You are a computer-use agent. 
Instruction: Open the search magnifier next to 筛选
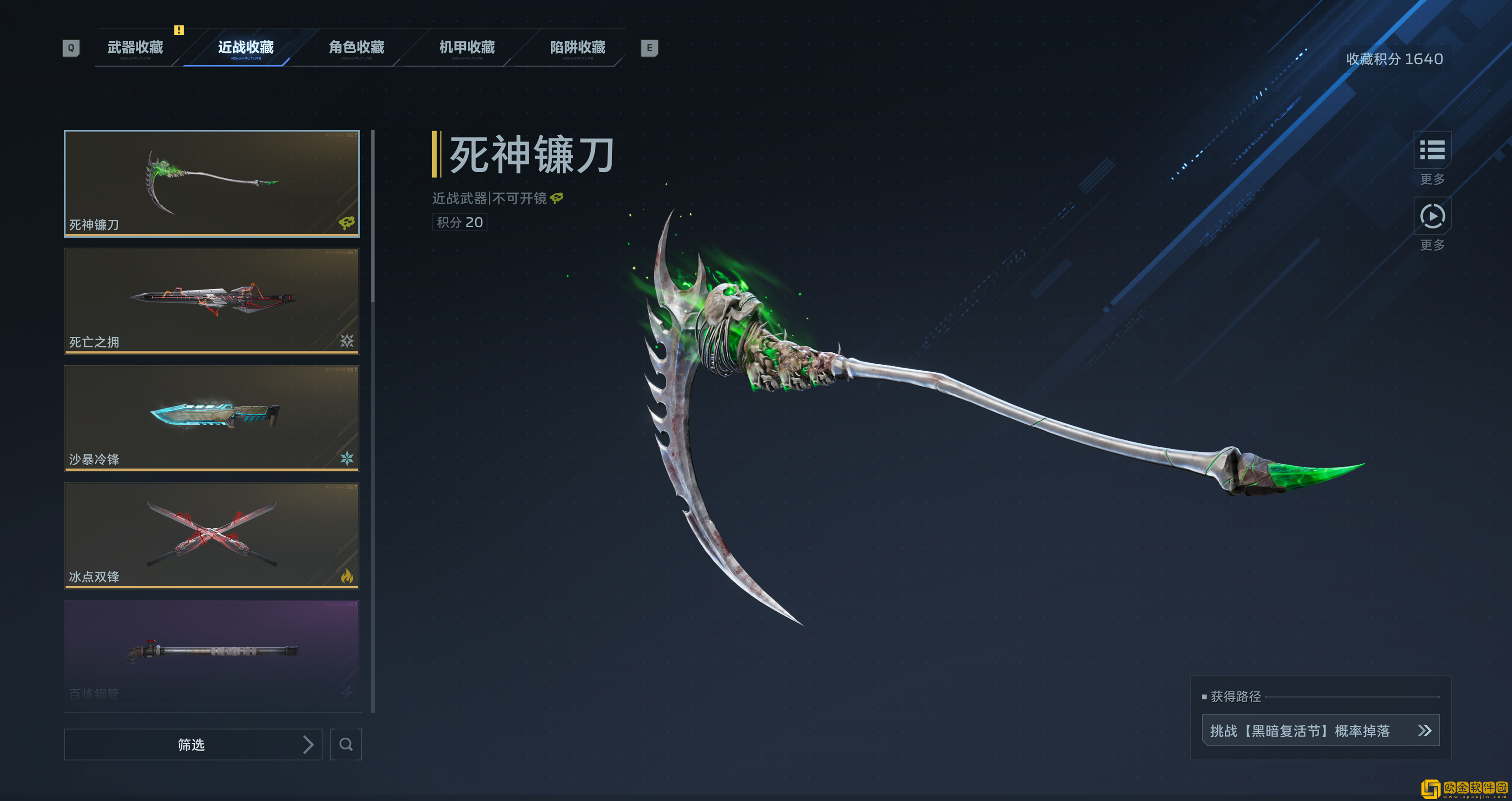click(346, 744)
